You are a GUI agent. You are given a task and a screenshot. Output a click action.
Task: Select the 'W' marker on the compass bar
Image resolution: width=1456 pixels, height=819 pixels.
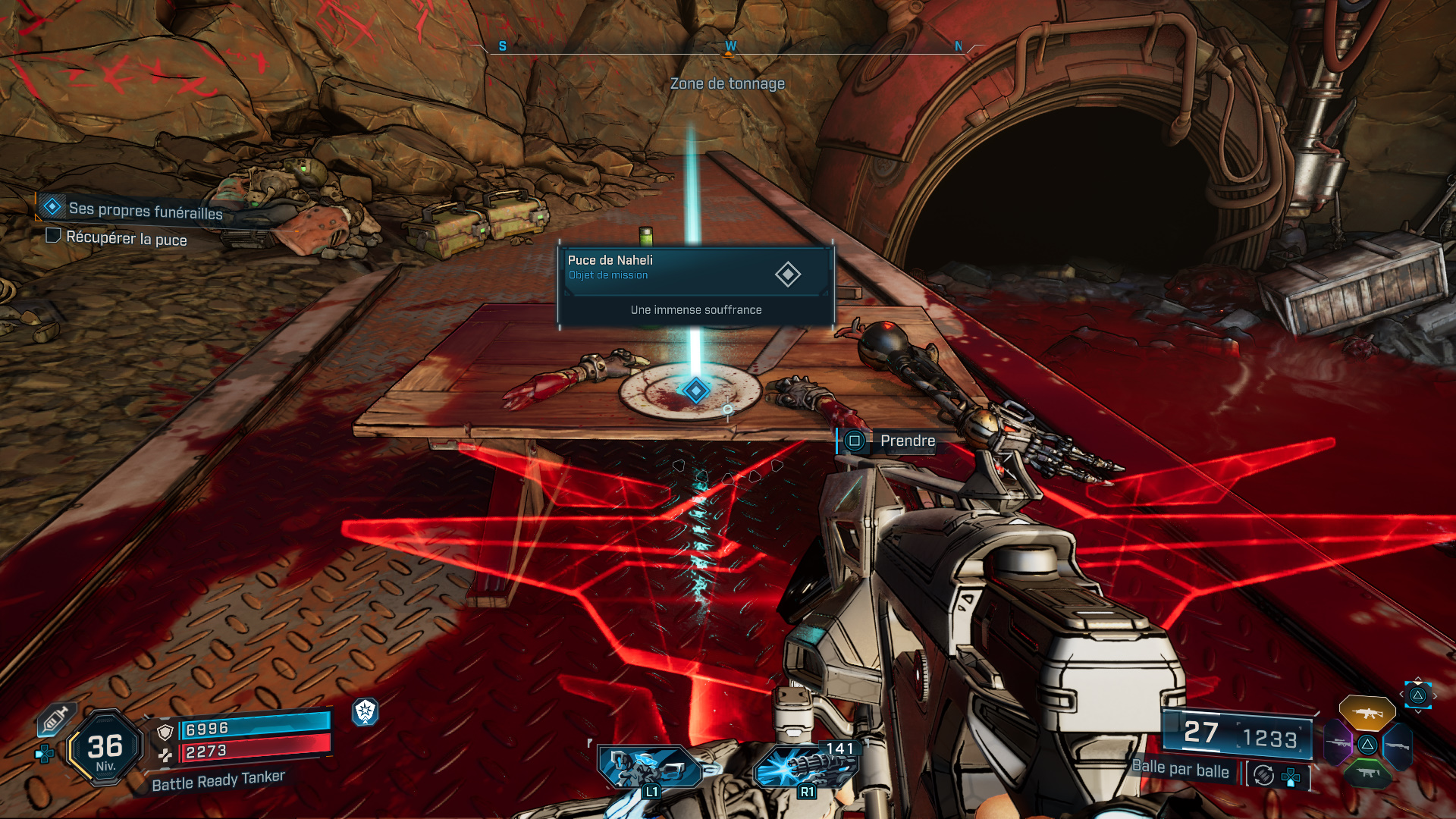coord(729,45)
